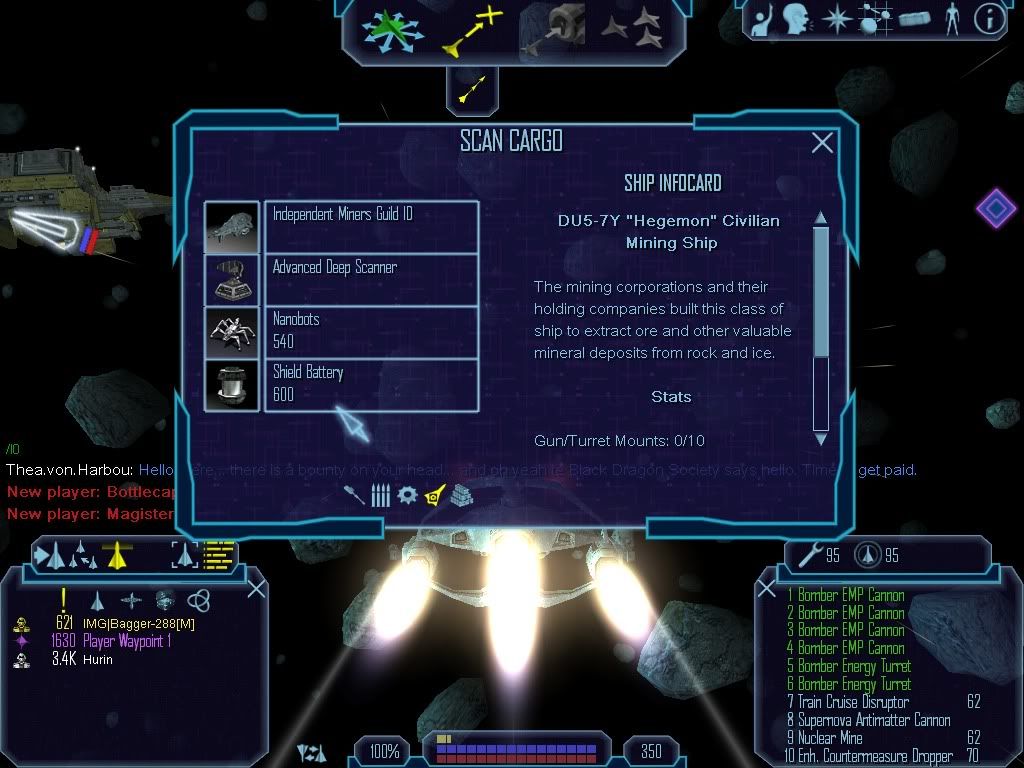Open the information panel with the 'i' icon
Viewport: 1024px width, 768px height.
coord(989,19)
